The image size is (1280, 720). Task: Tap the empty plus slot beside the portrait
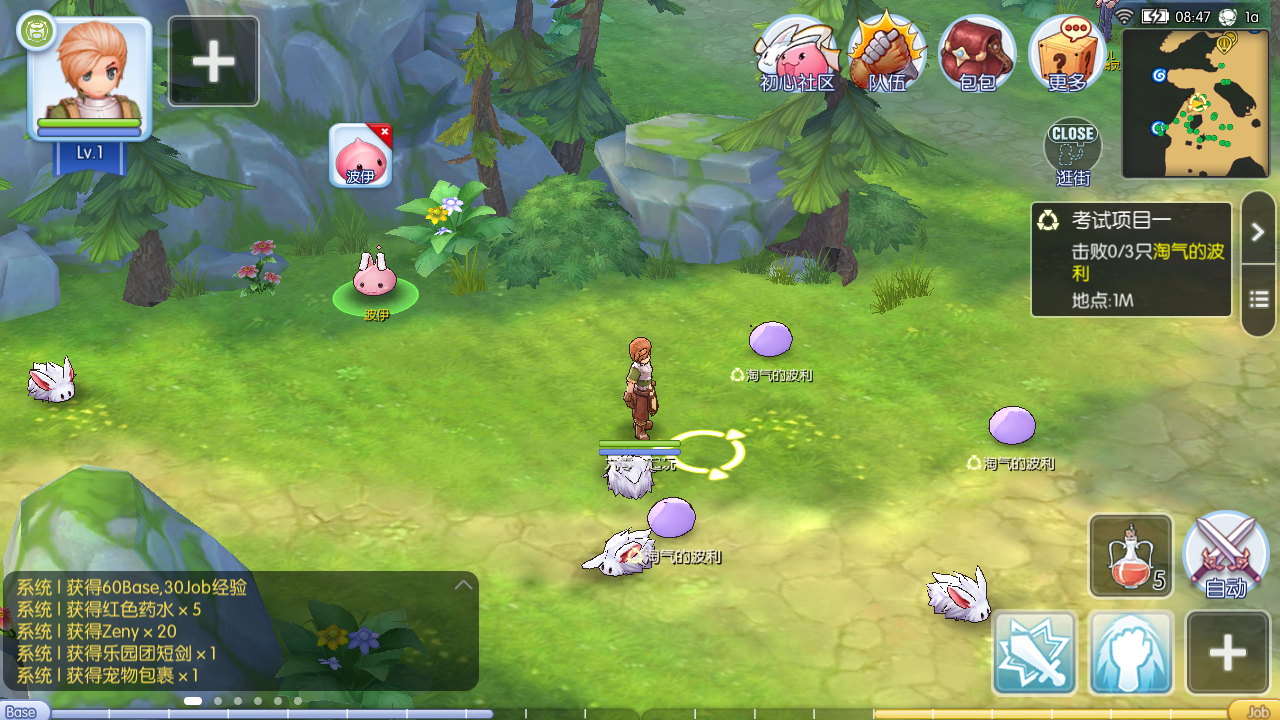(214, 62)
